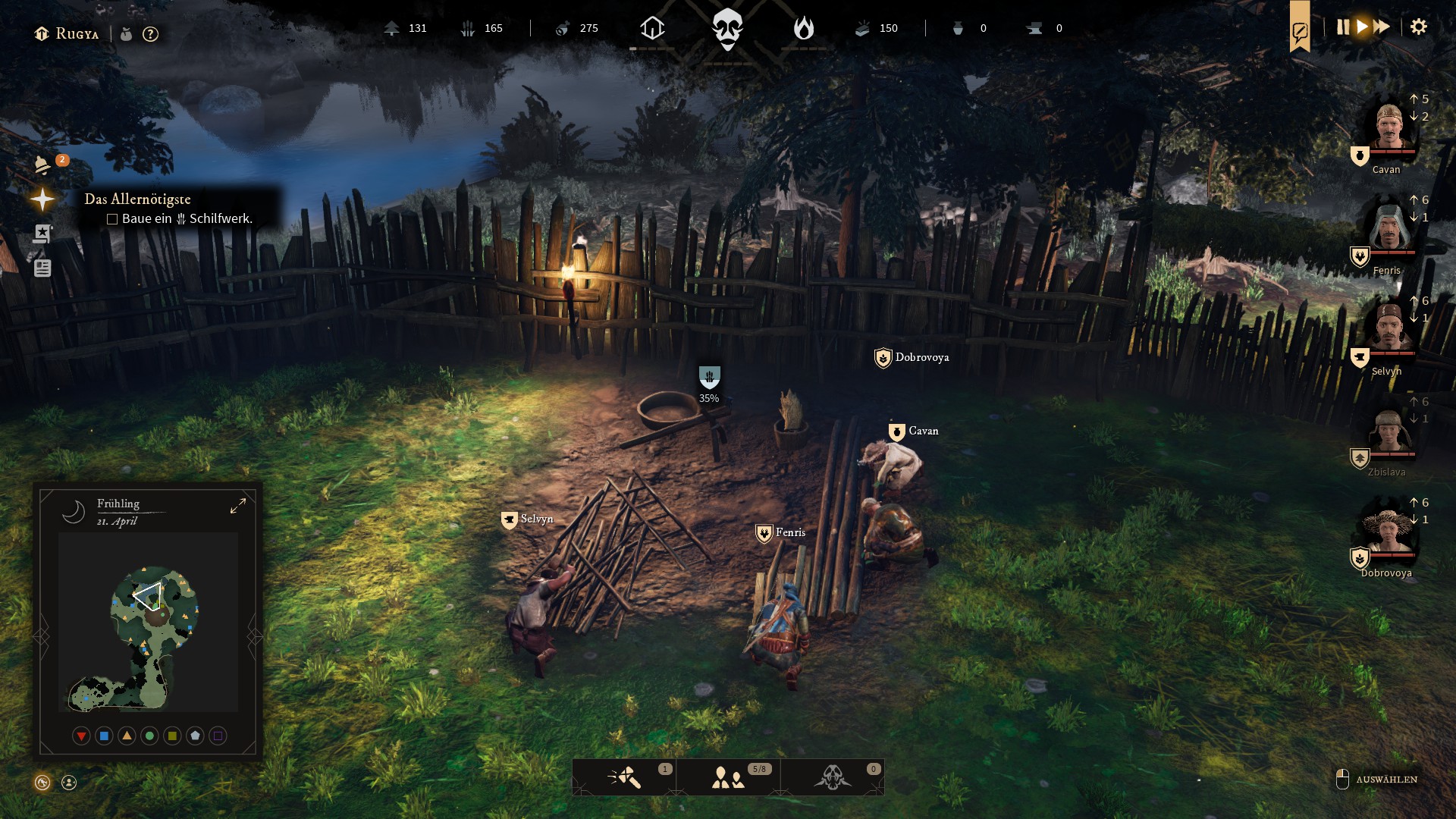This screenshot has height=819, width=1456.
Task: Pause the game
Action: [x=1343, y=27]
